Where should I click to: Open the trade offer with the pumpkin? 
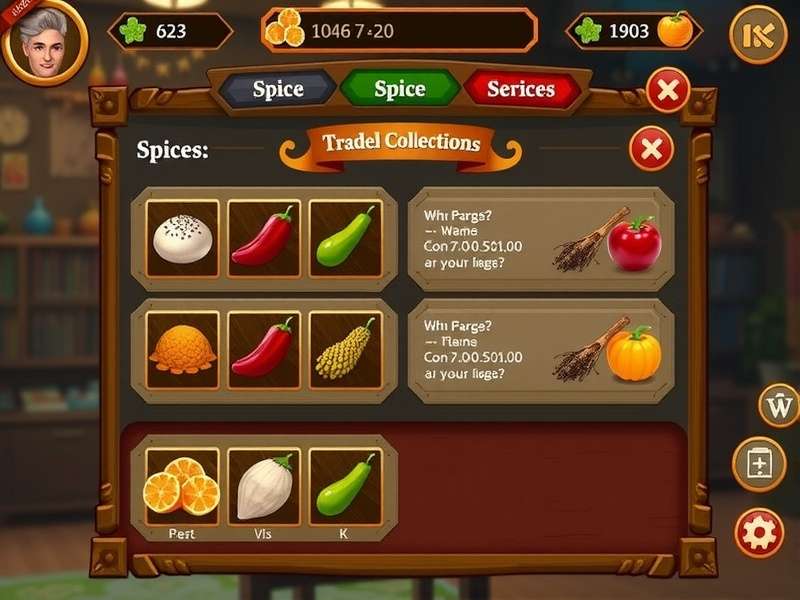(x=540, y=349)
